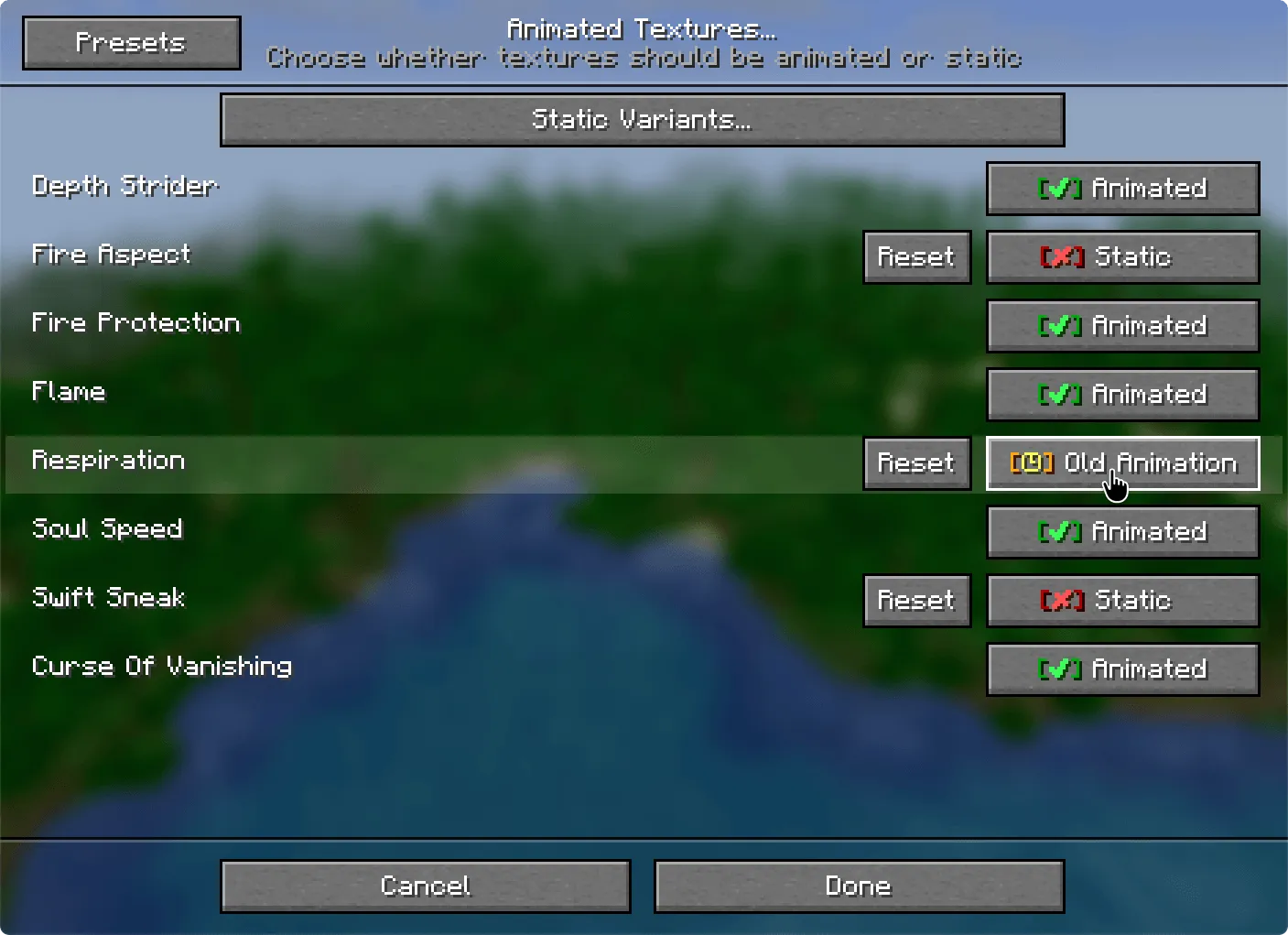
Task: Click the check icon on Curse Of Vanishing
Action: coord(1058,669)
